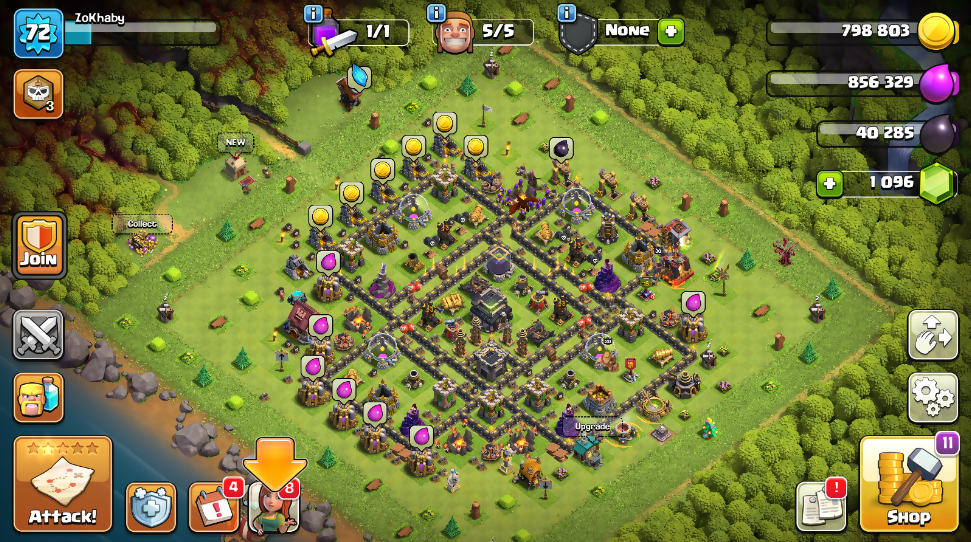The height and width of the screenshot is (542, 971).
Task: Open the barbarian army training icon
Action: coord(39,397)
